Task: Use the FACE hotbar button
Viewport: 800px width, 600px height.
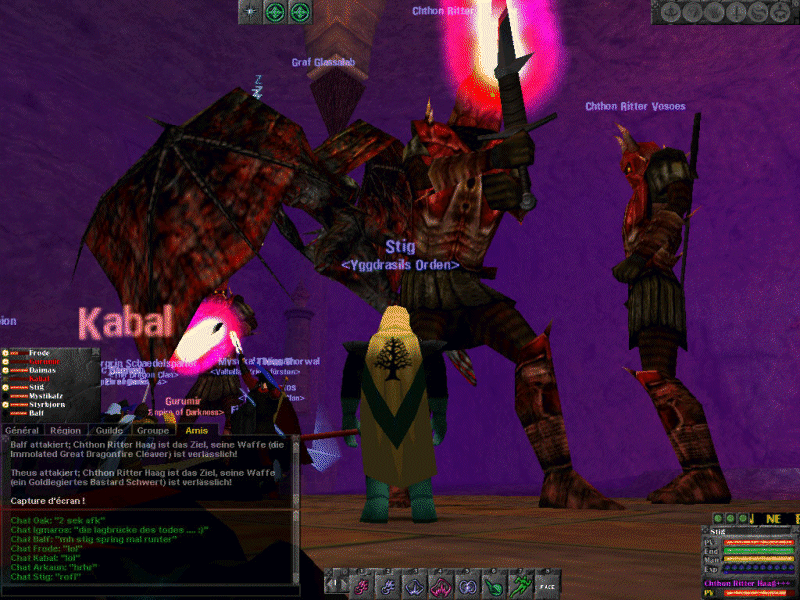Action: point(546,585)
